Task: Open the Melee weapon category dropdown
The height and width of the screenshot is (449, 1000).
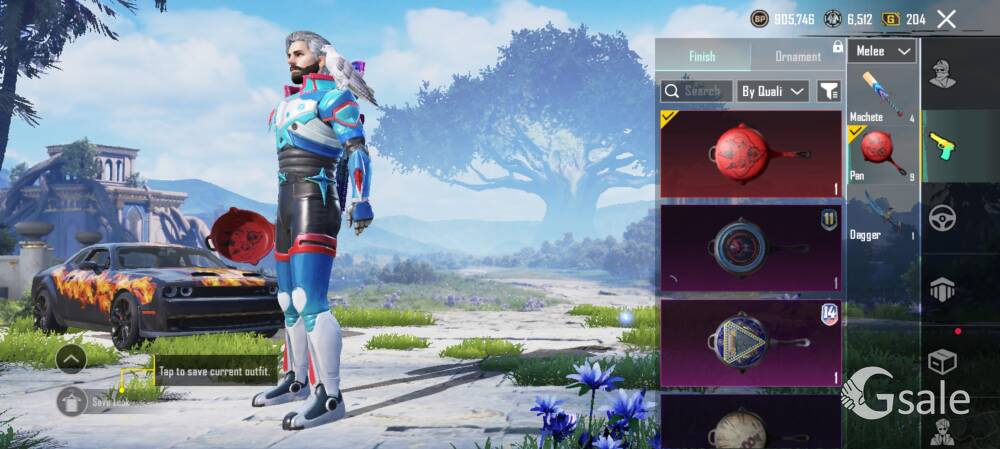Action: click(x=882, y=51)
